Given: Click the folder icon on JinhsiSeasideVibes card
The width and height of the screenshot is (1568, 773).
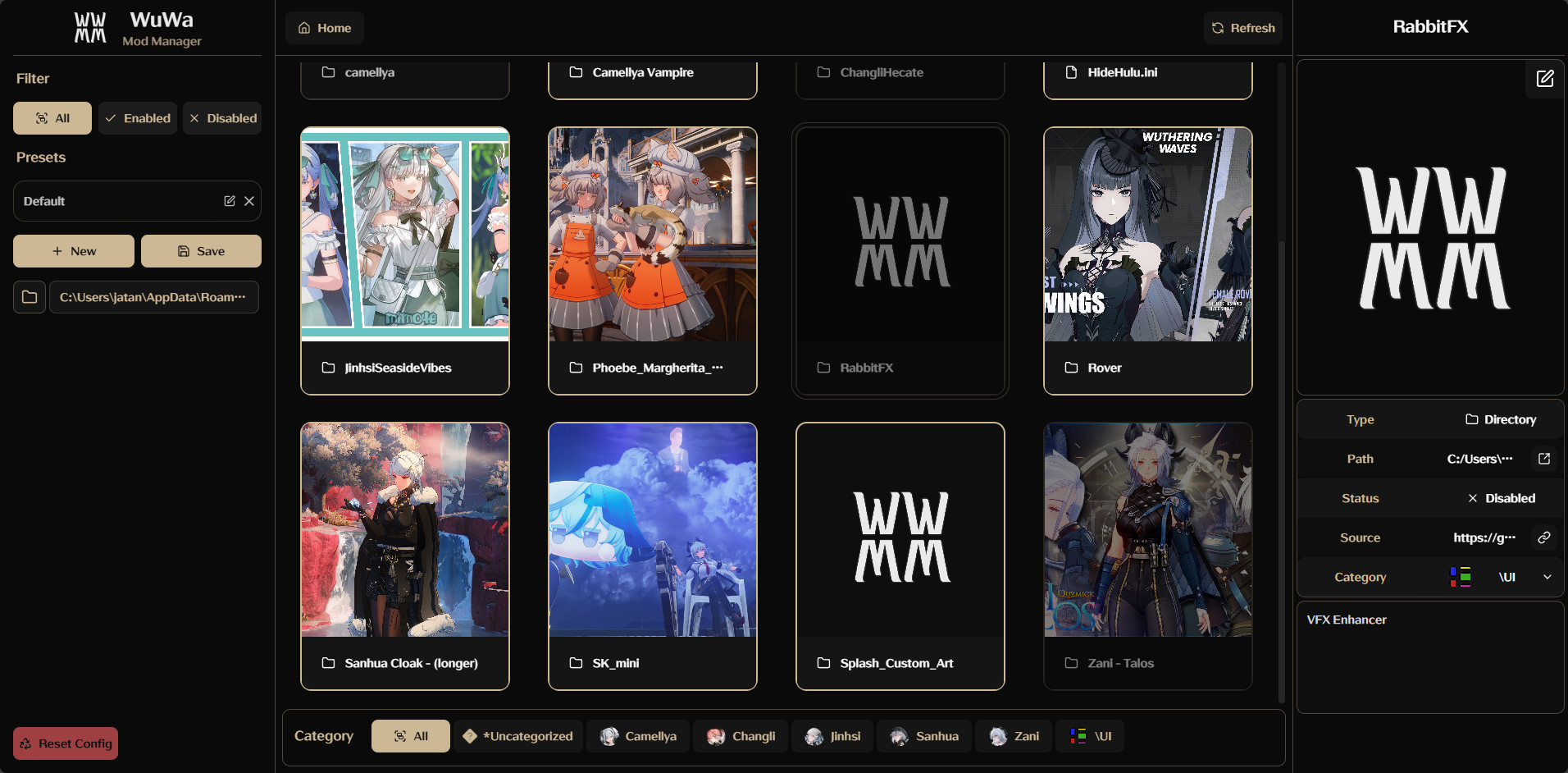Looking at the screenshot, I should 328,368.
